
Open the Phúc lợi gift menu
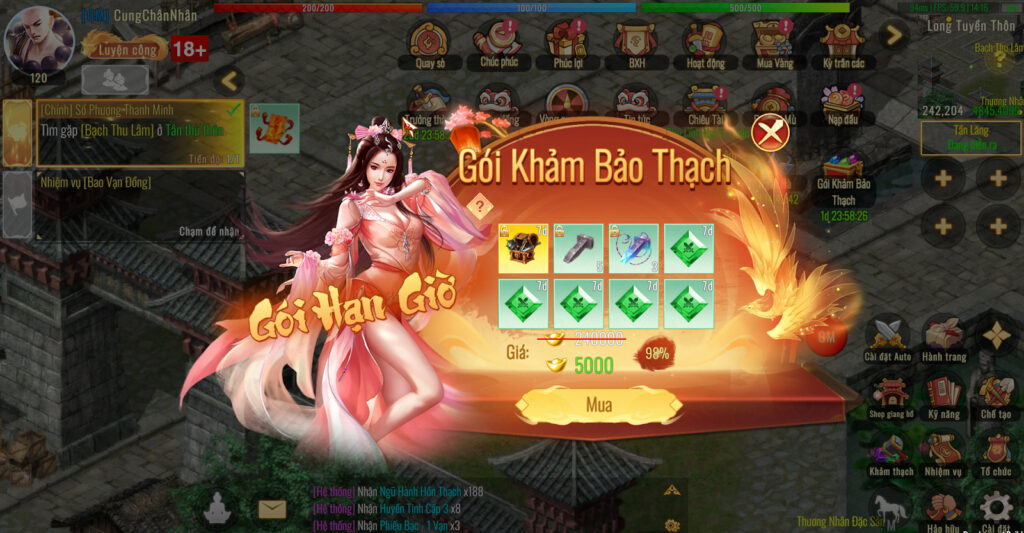[567, 44]
